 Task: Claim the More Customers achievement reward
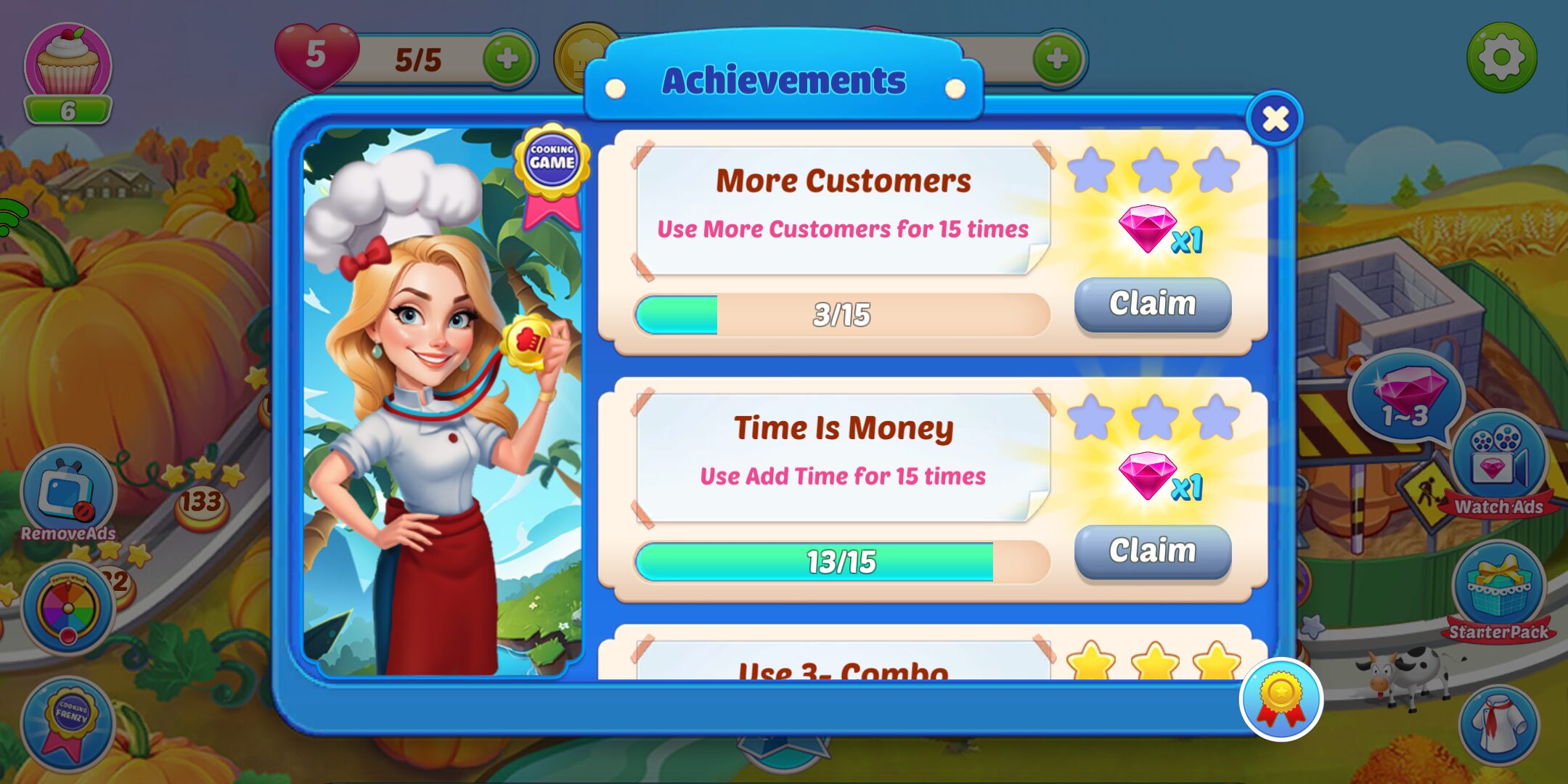(1153, 305)
